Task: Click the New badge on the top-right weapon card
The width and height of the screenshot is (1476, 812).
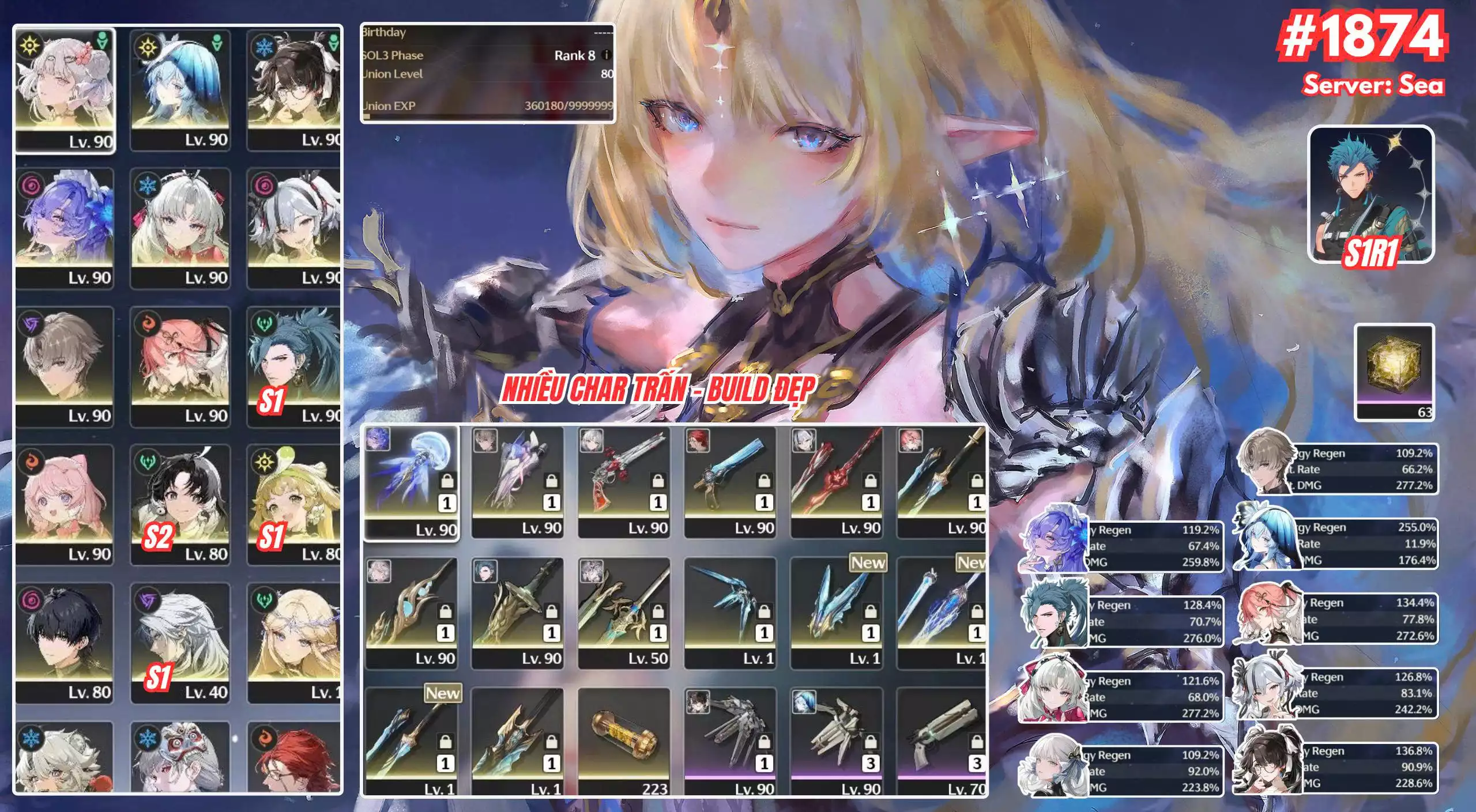Action: pyautogui.click(x=971, y=563)
